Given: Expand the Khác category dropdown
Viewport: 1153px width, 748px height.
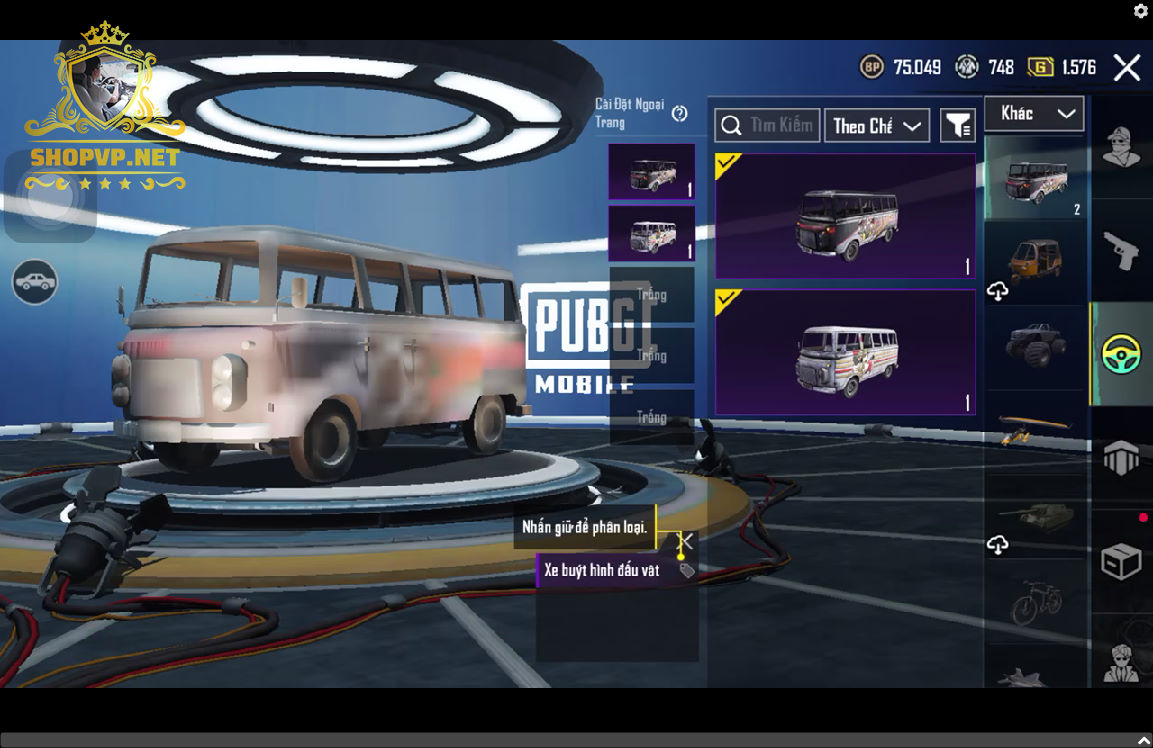Looking at the screenshot, I should (1034, 114).
